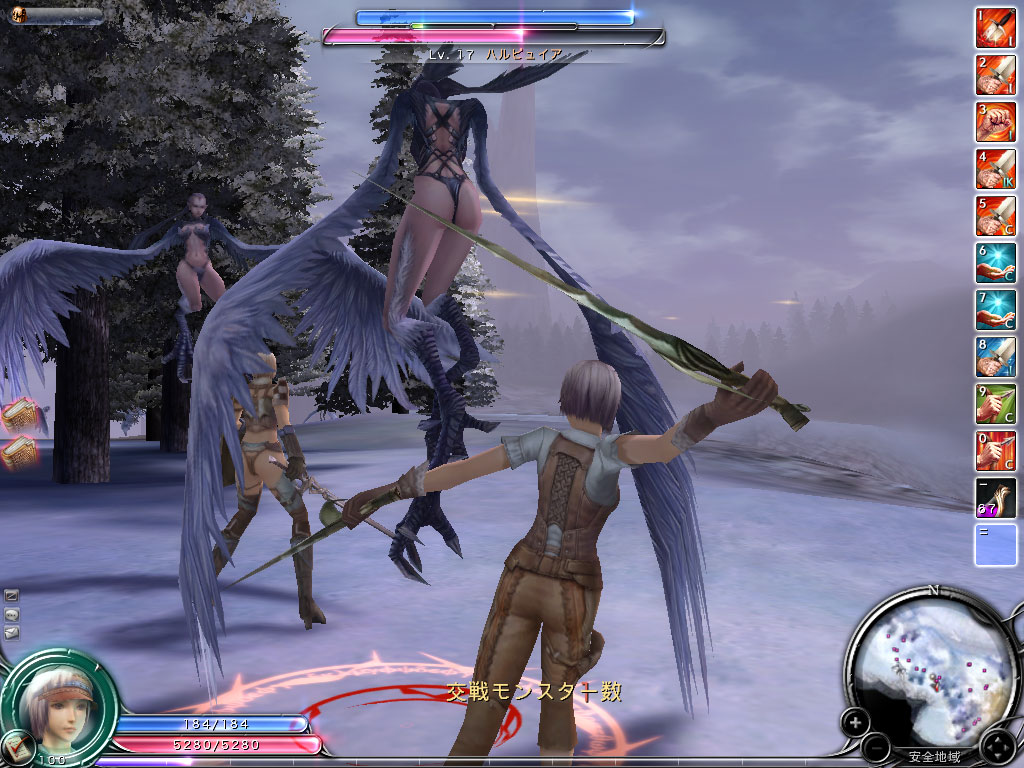Use the red knife skill in slot 0
1024x768 pixels.
coord(995,451)
